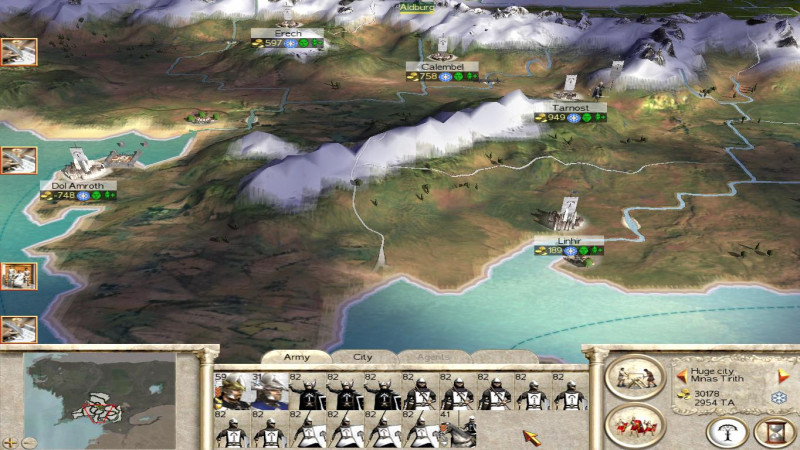The image size is (800, 450).
Task: Switch to the Army tab
Action: 297,357
